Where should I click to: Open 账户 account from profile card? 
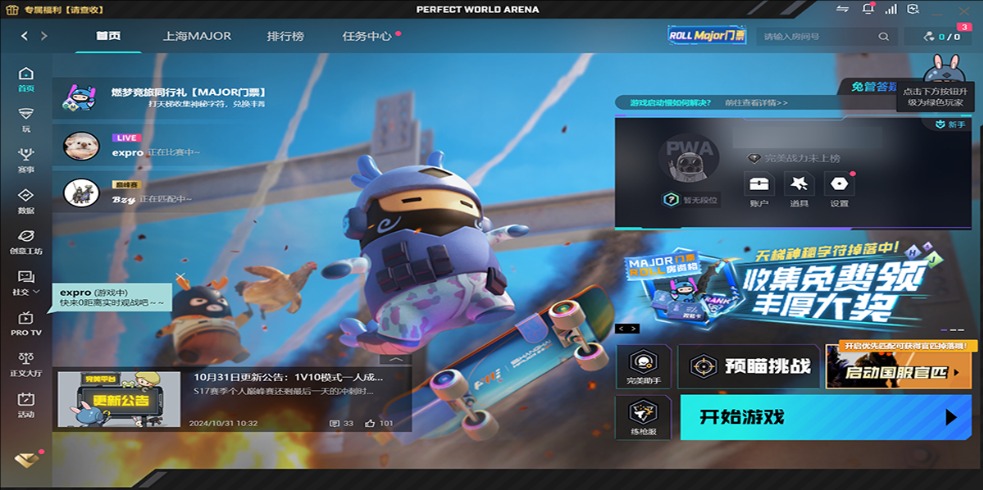[759, 189]
